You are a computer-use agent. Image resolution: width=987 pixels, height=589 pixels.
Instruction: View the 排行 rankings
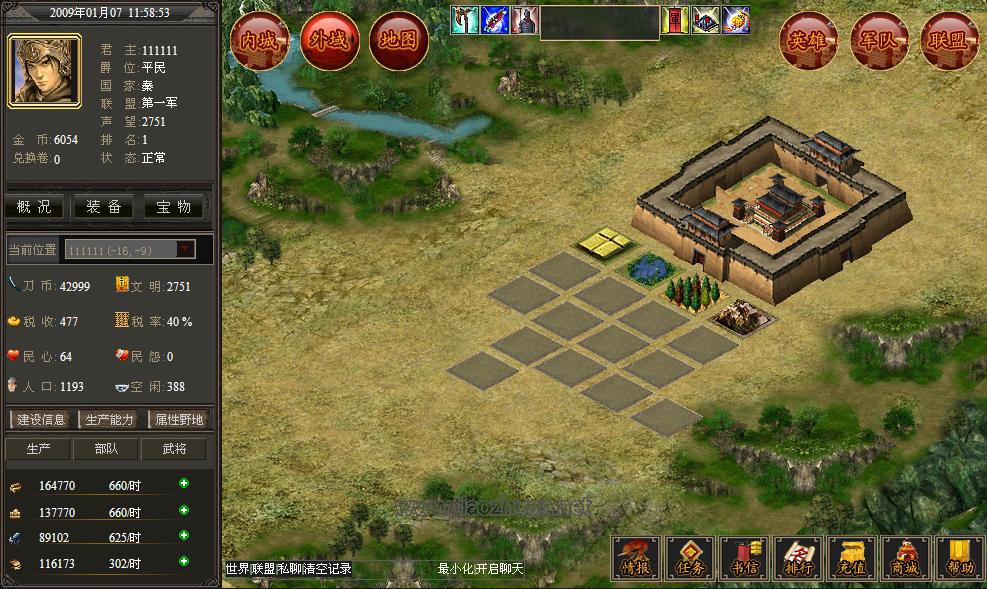[798, 558]
